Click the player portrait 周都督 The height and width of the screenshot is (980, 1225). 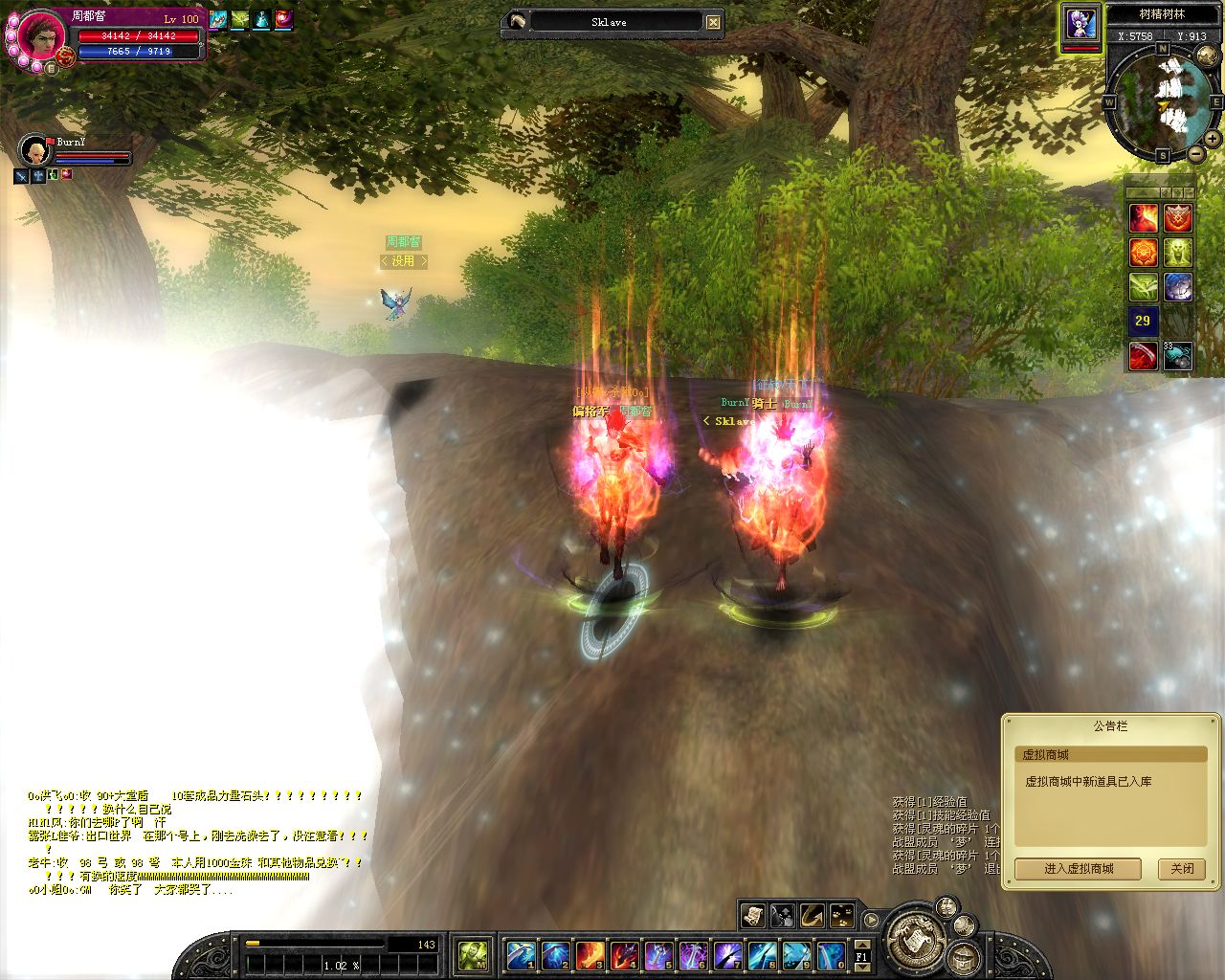(x=42, y=36)
